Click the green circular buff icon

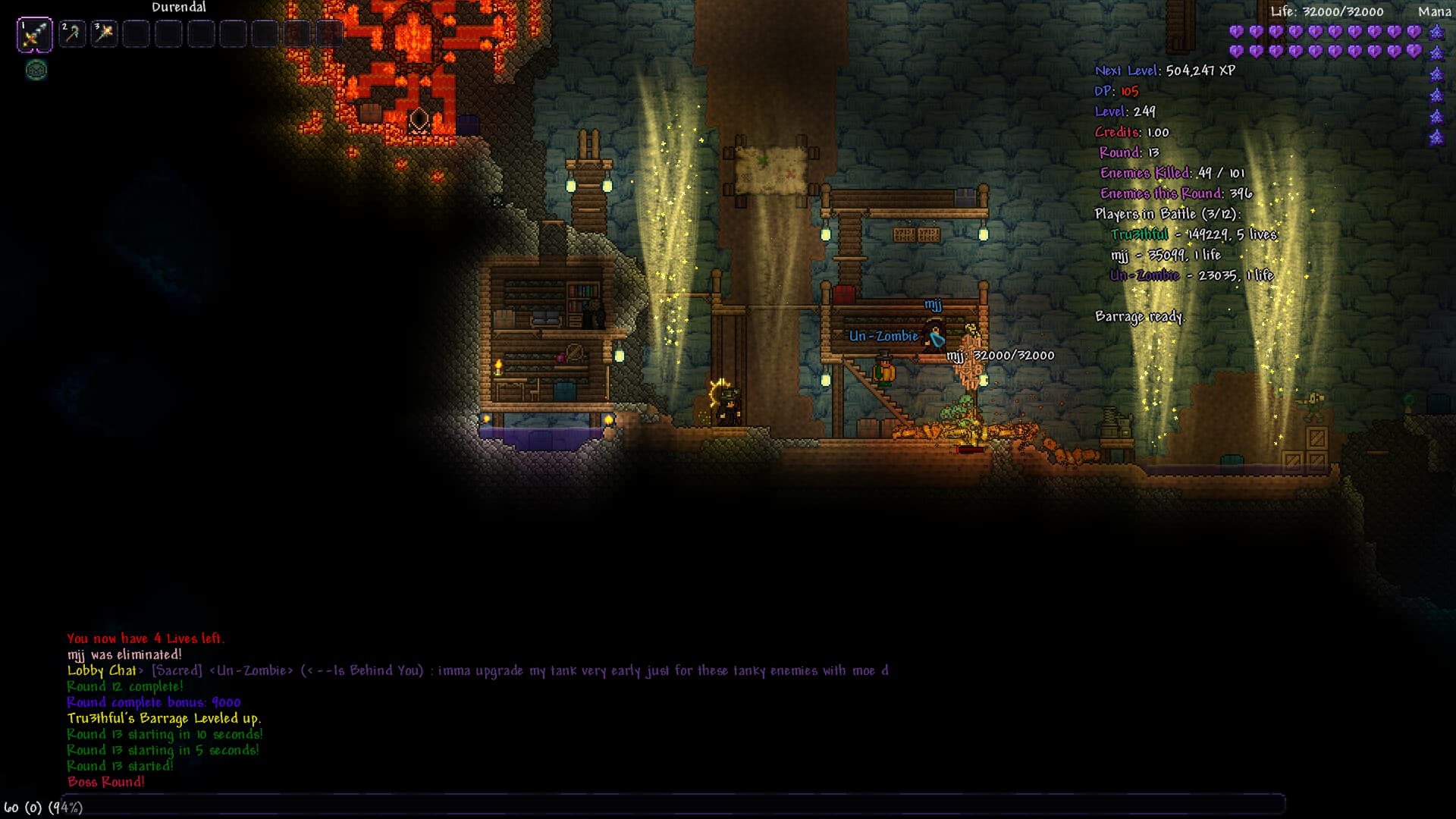coord(36,71)
